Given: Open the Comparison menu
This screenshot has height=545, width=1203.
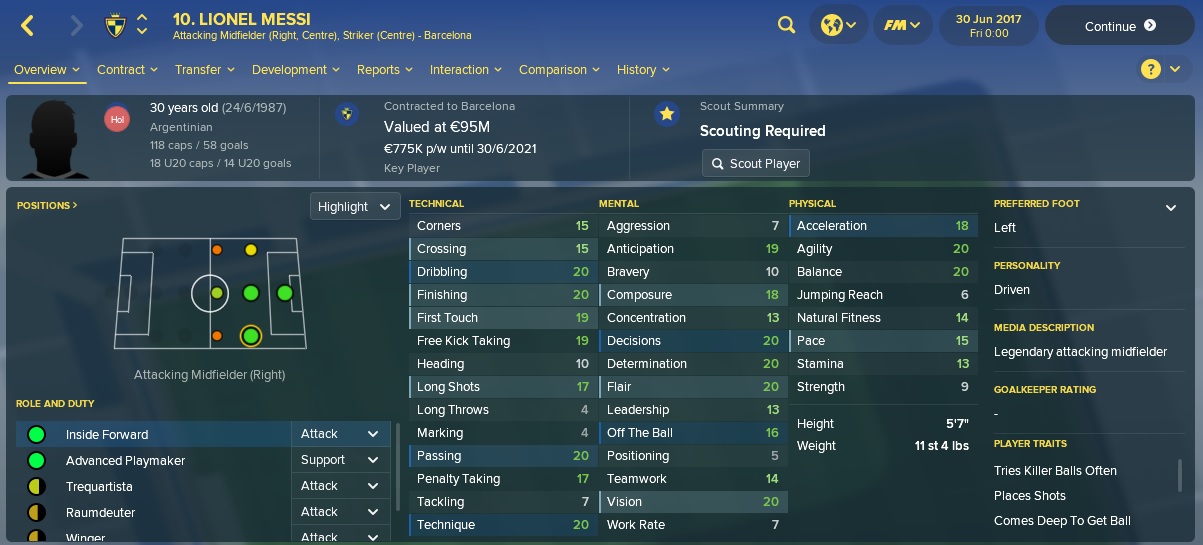Looking at the screenshot, I should [x=558, y=70].
